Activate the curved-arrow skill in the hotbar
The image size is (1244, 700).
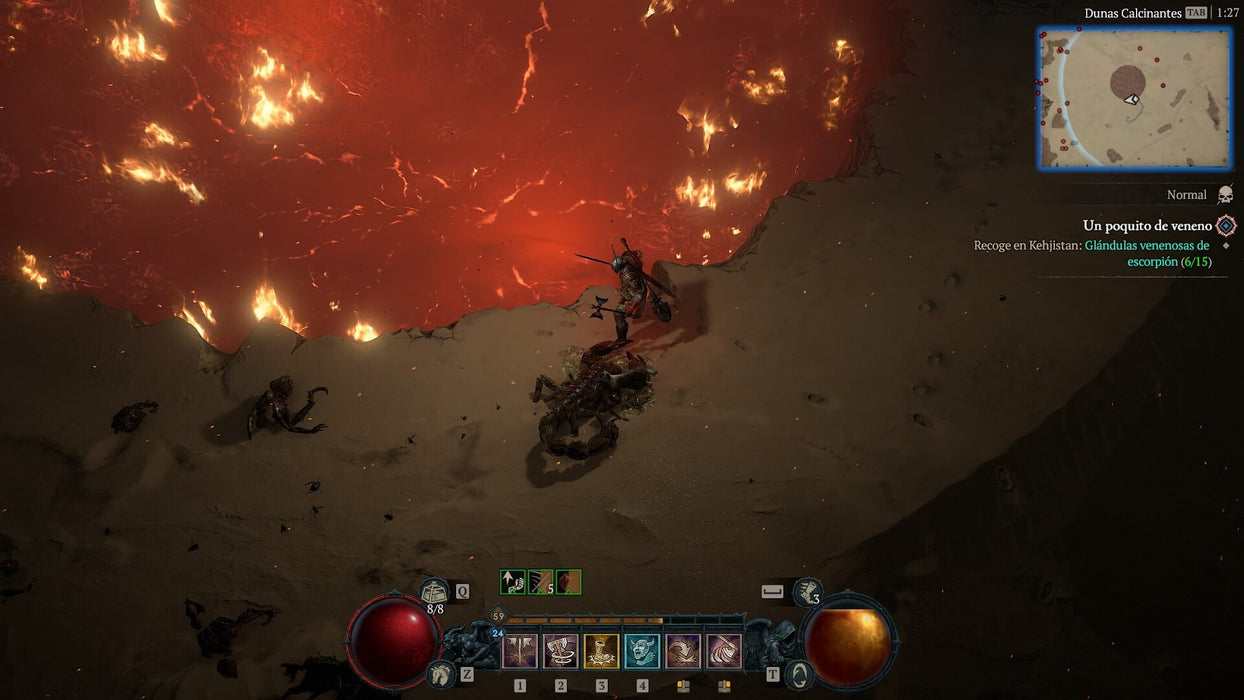pyautogui.click(x=683, y=651)
